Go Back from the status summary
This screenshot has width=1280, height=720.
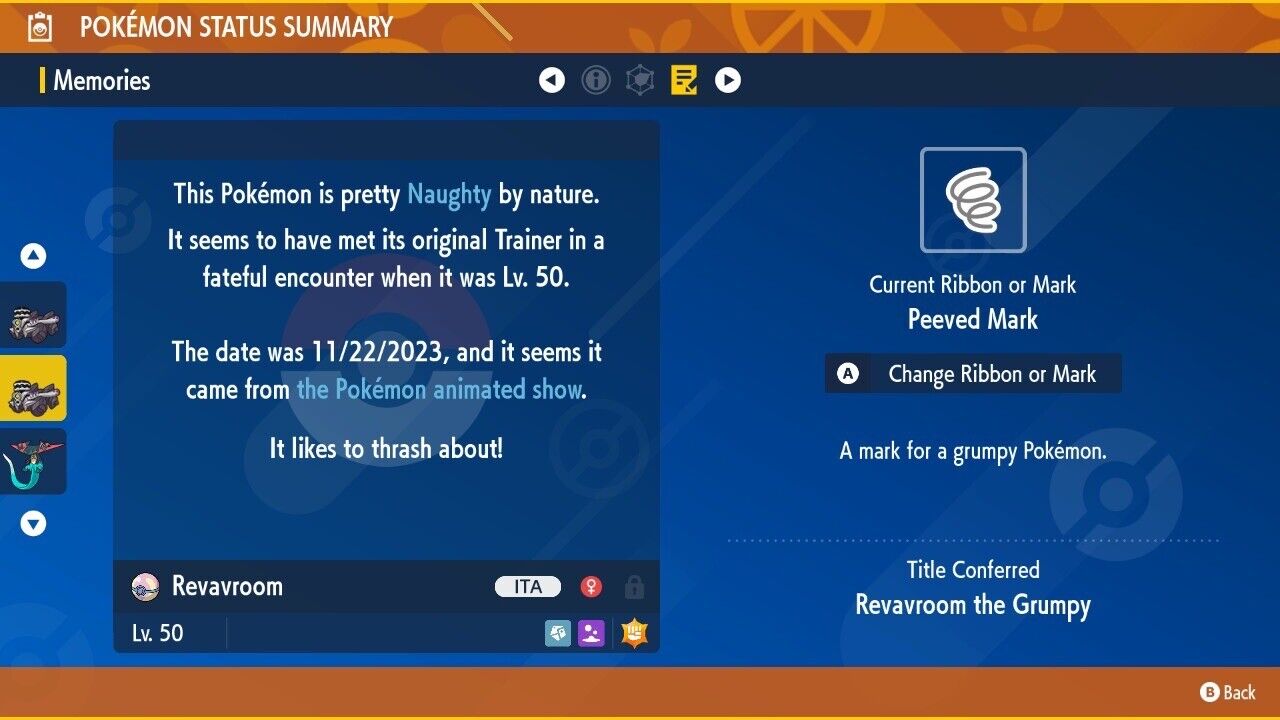tap(1228, 692)
